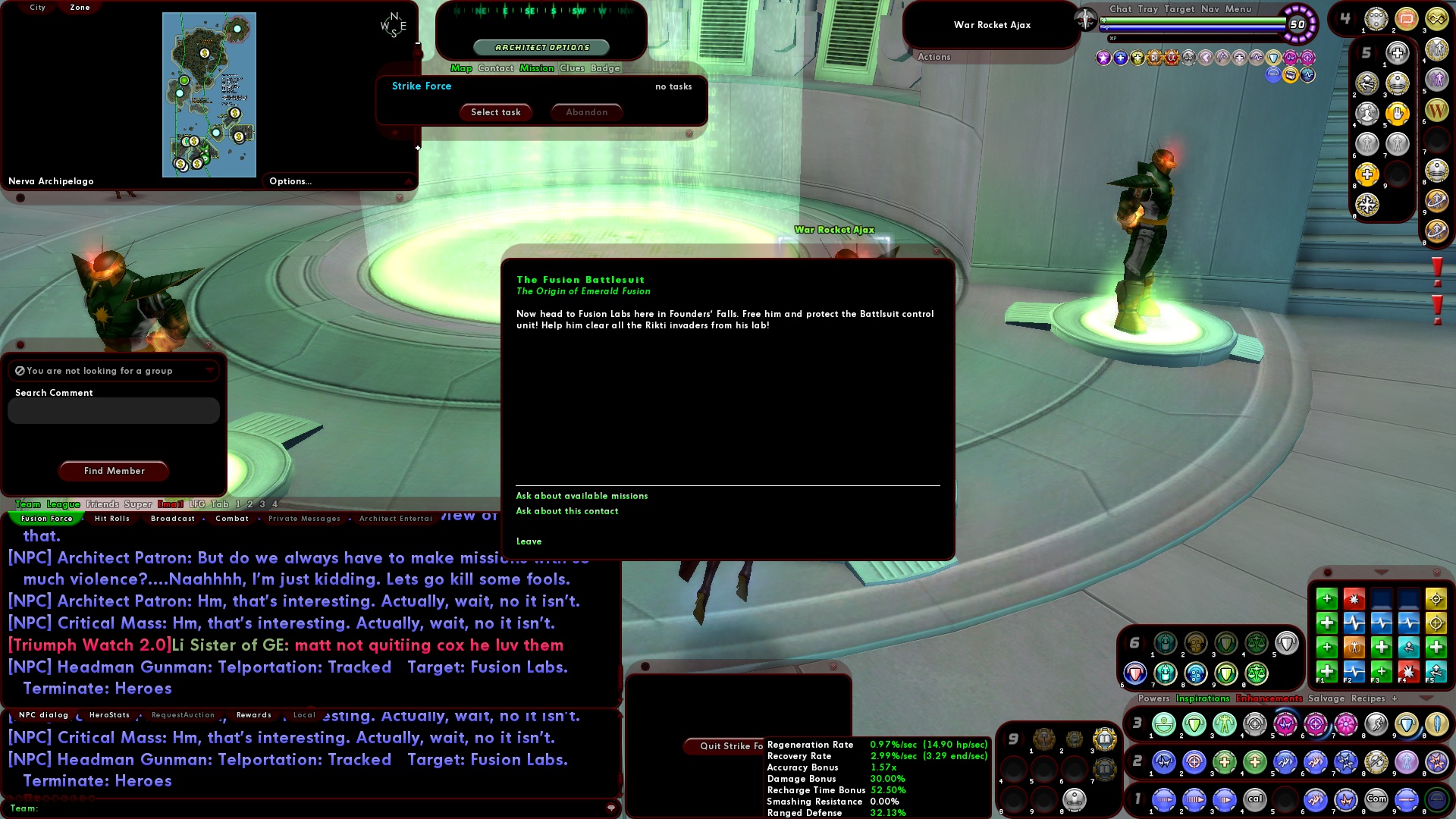Open the group search status dropdown

210,370
